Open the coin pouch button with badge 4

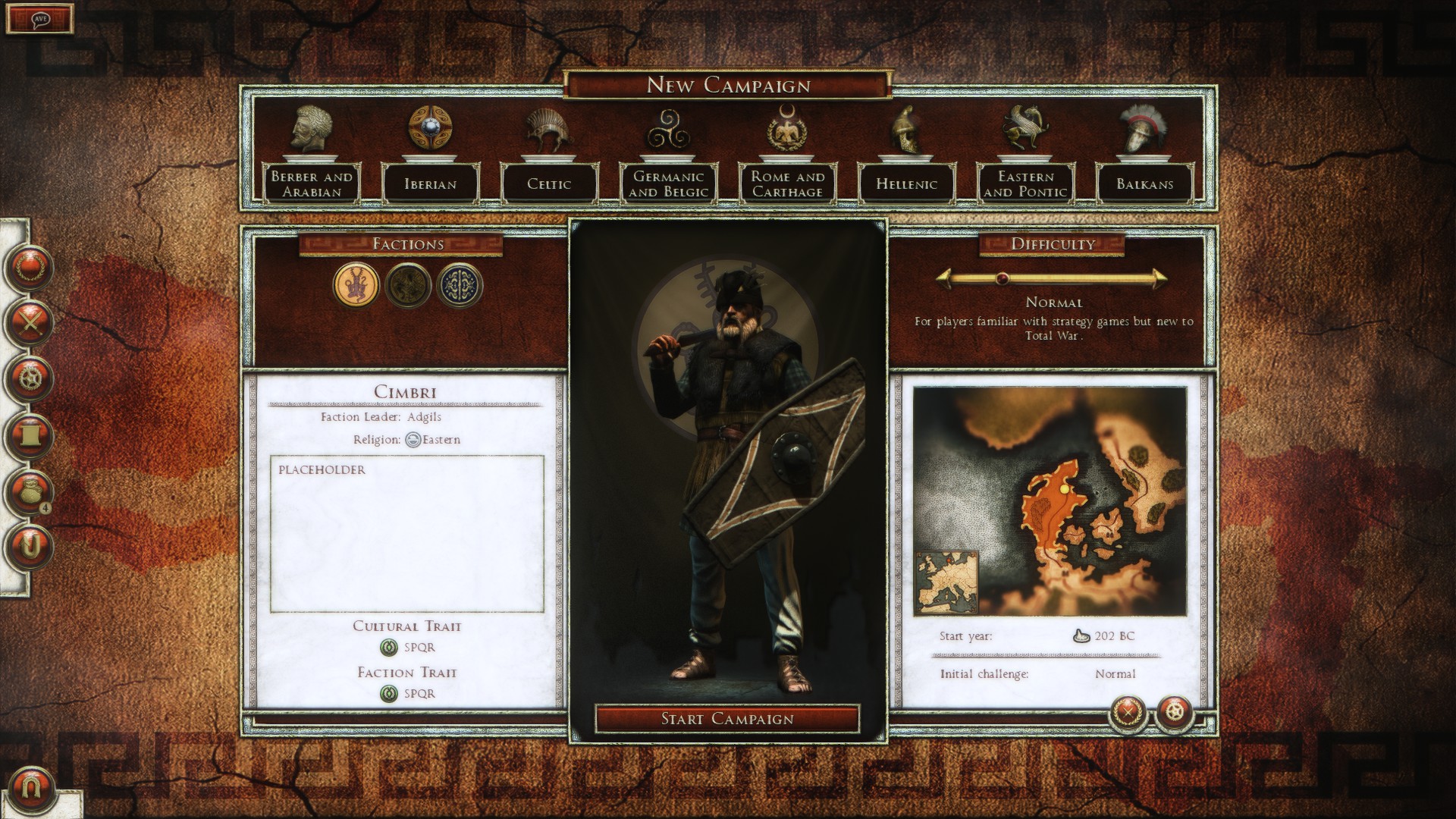click(x=30, y=491)
